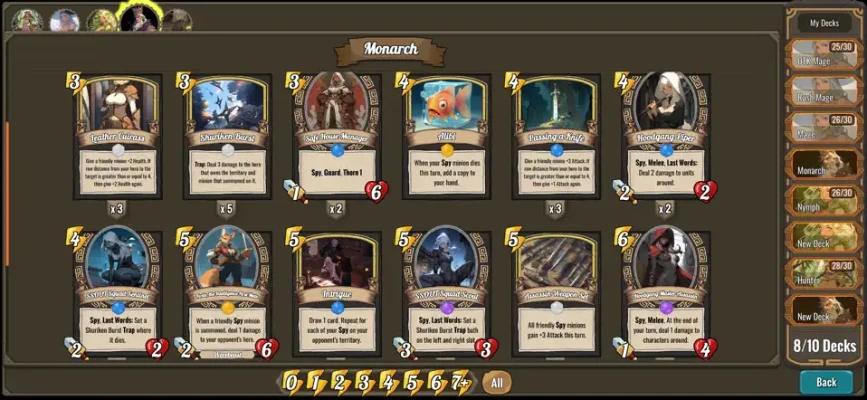Open the OTK Mage deck
The image size is (867, 400).
[824, 56]
